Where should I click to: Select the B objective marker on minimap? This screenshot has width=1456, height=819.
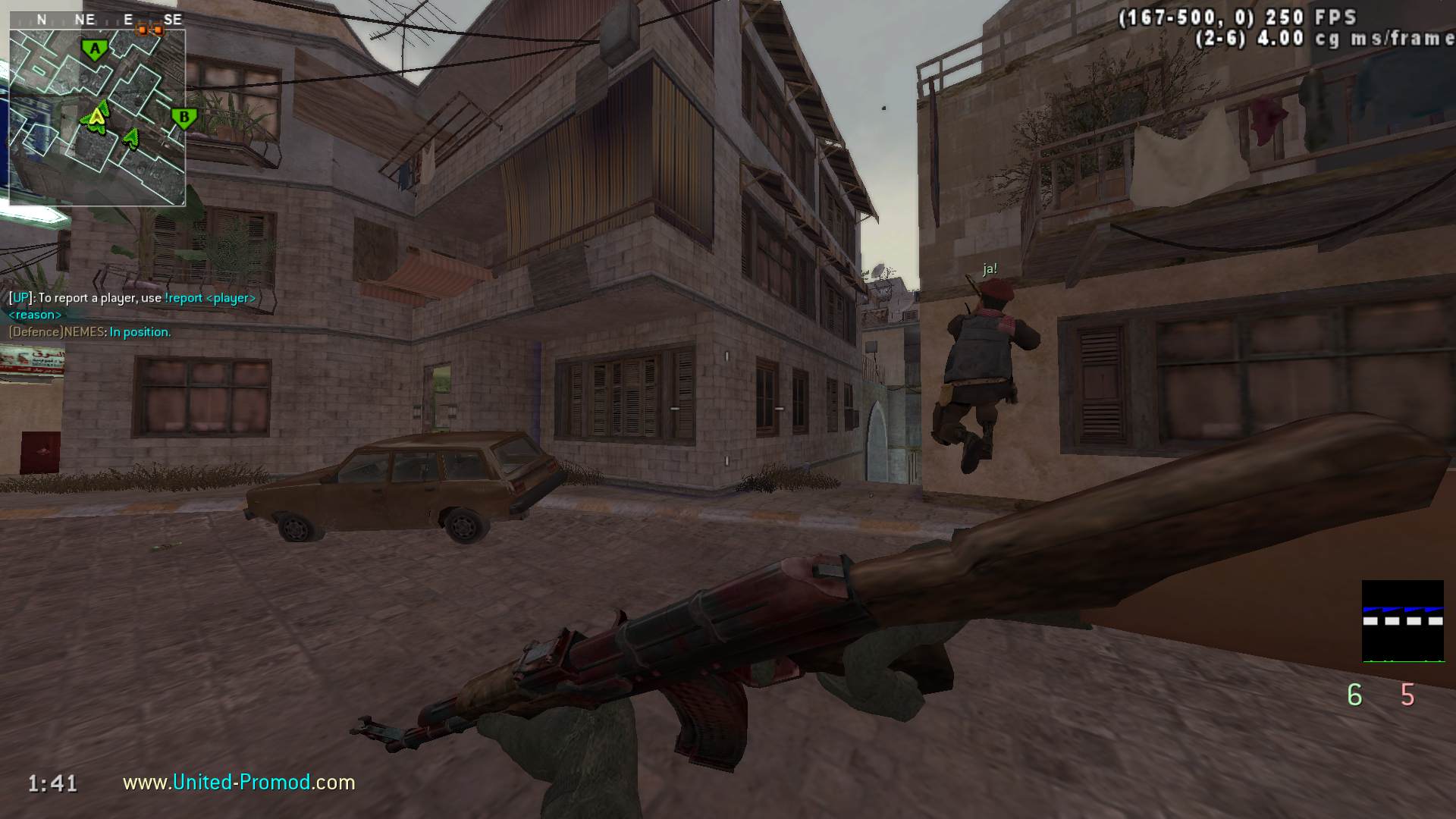(x=183, y=118)
